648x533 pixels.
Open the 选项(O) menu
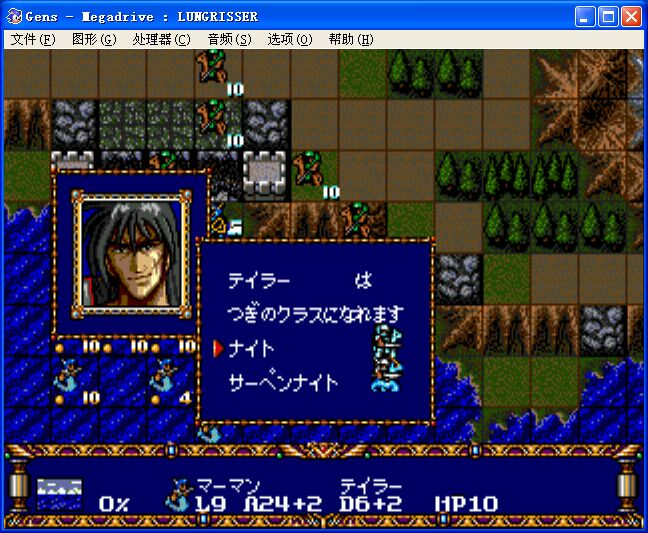point(290,39)
